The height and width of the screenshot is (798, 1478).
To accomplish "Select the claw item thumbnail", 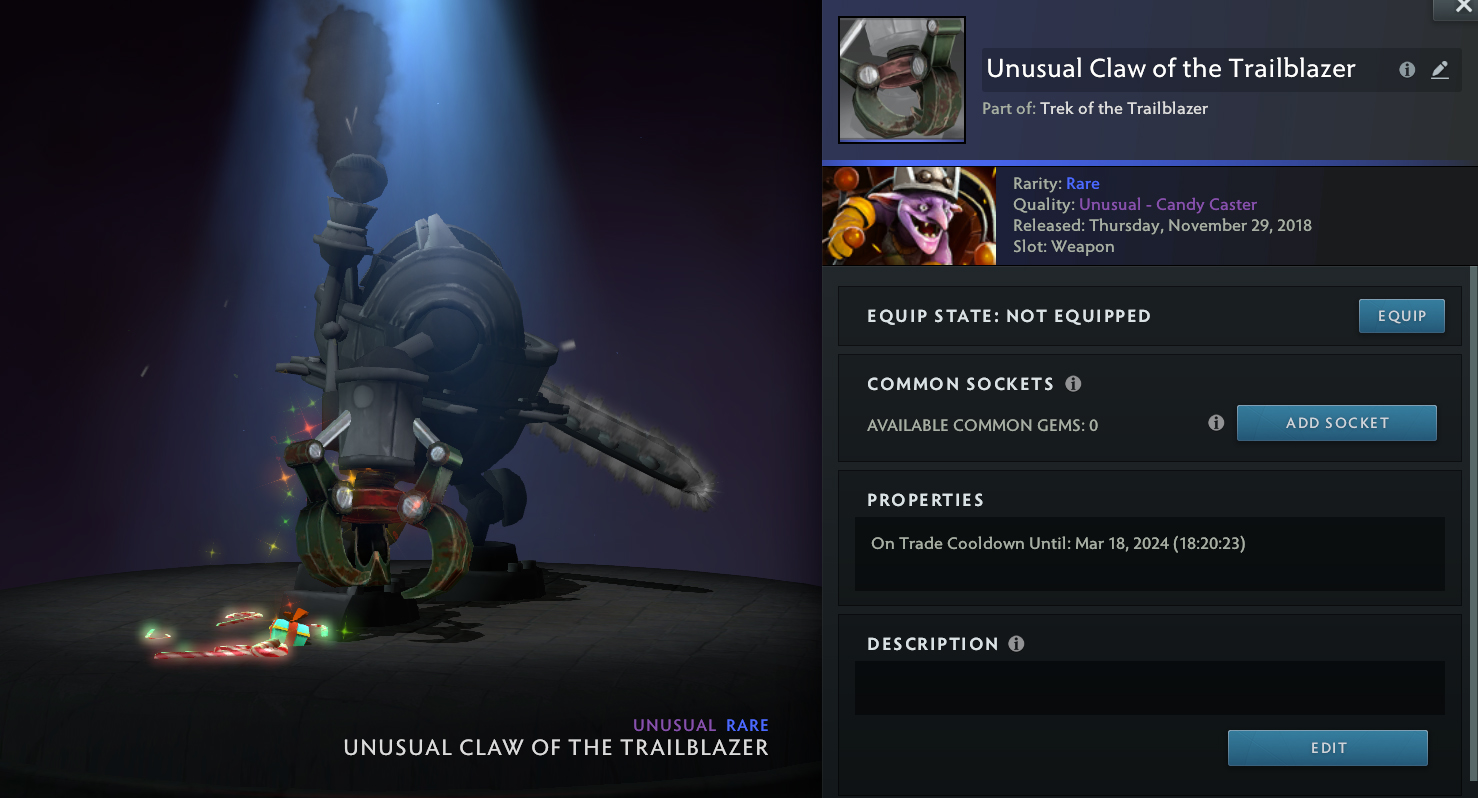I will click(x=901, y=80).
